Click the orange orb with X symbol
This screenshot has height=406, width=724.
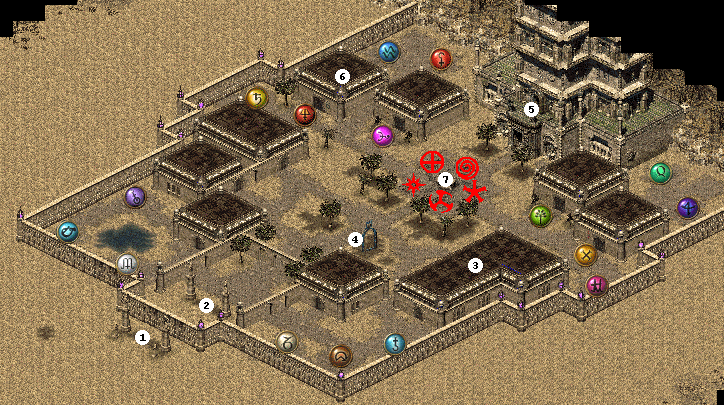click(586, 255)
